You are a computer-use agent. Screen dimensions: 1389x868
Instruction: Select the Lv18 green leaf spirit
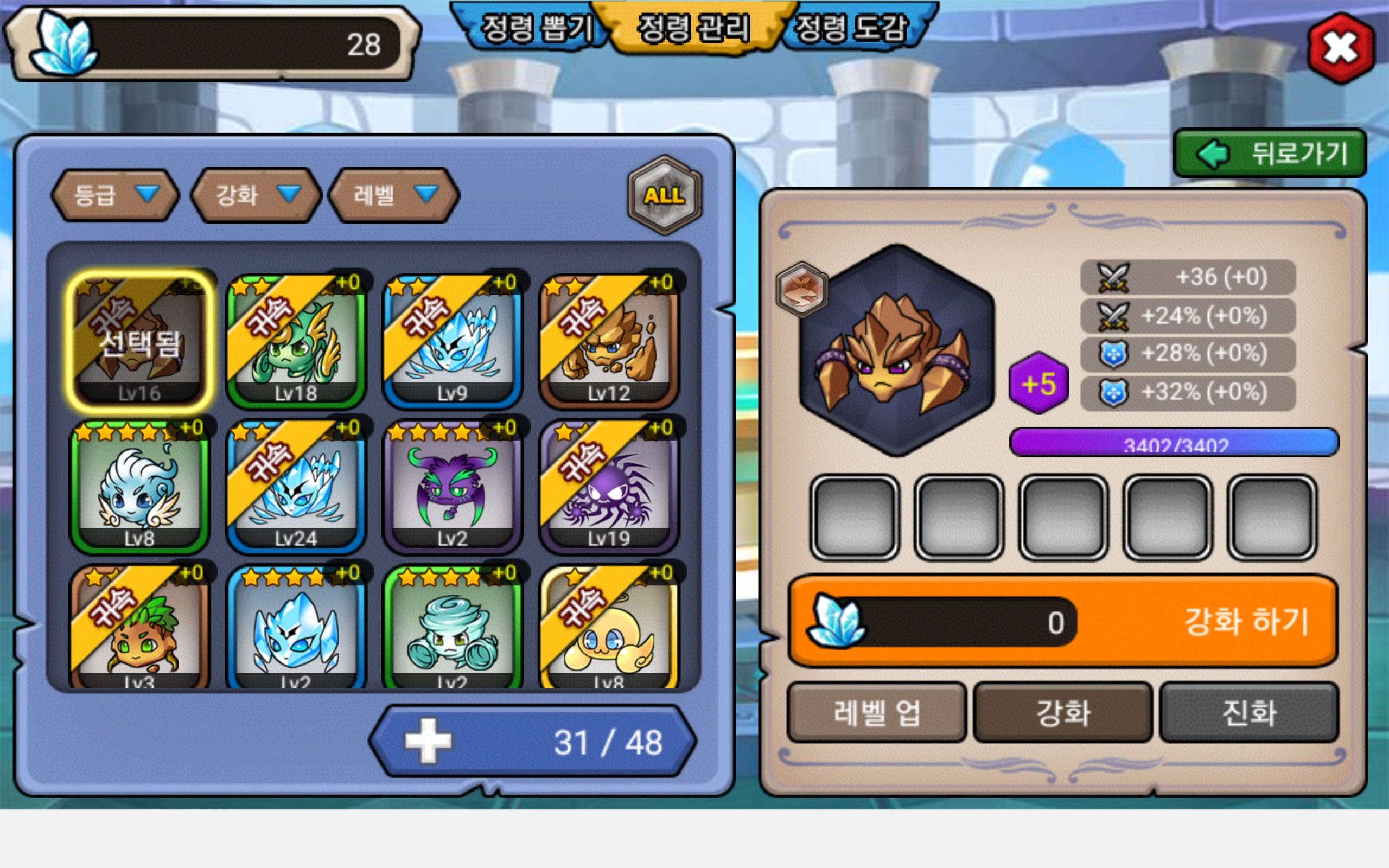click(x=296, y=342)
